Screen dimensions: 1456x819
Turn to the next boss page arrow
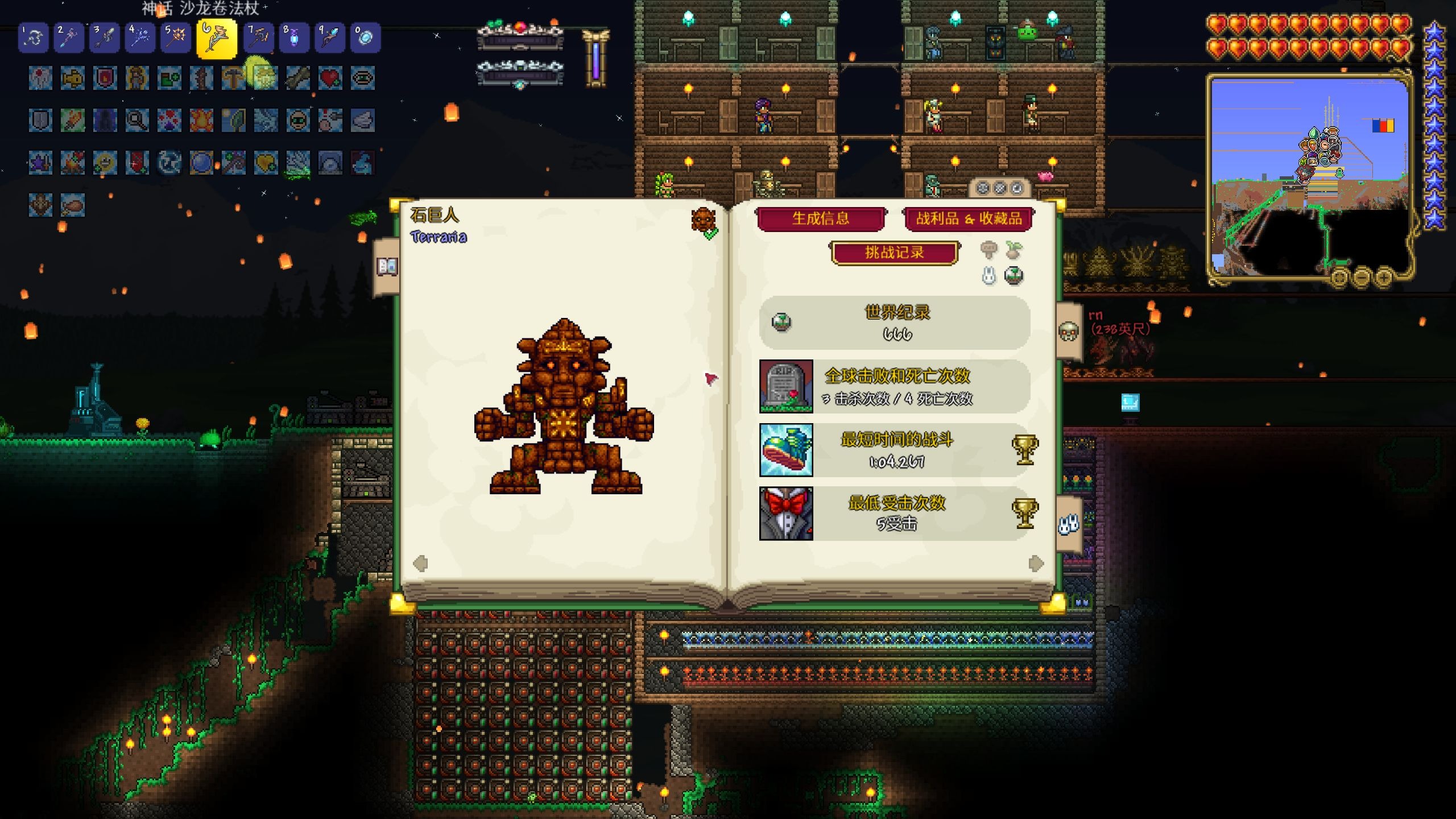click(x=1036, y=563)
